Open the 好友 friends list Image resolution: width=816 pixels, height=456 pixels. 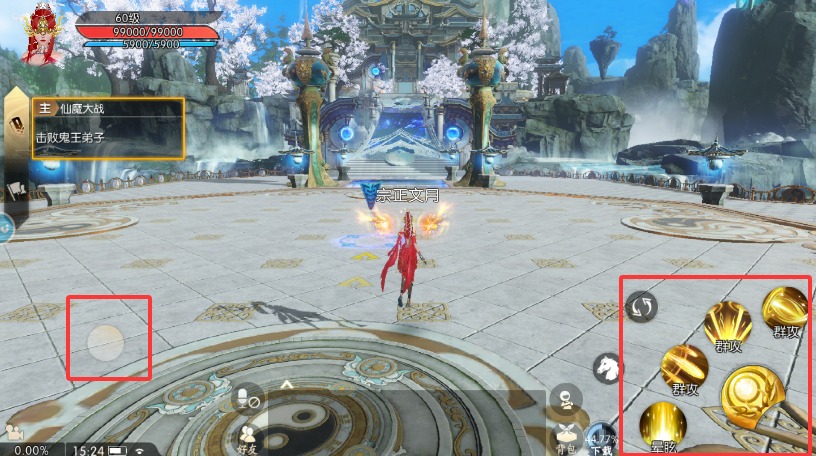(247, 435)
